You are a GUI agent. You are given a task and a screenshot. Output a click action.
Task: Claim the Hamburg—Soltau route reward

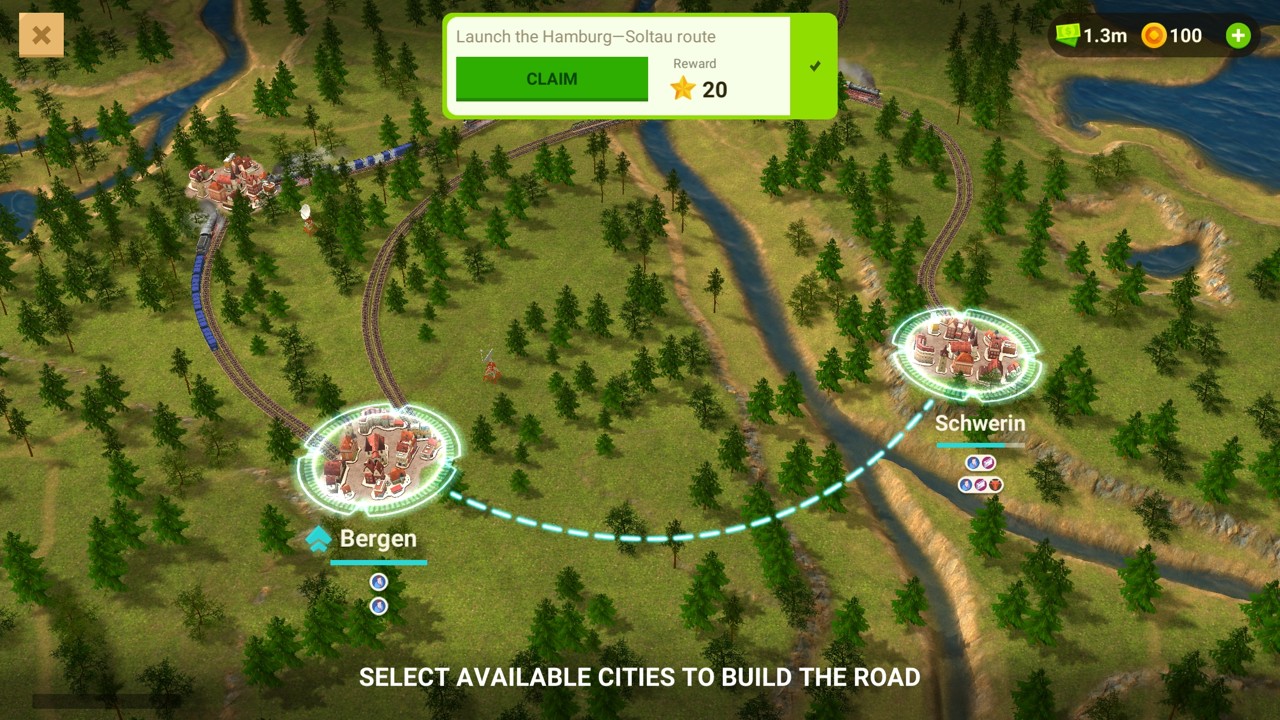click(551, 79)
